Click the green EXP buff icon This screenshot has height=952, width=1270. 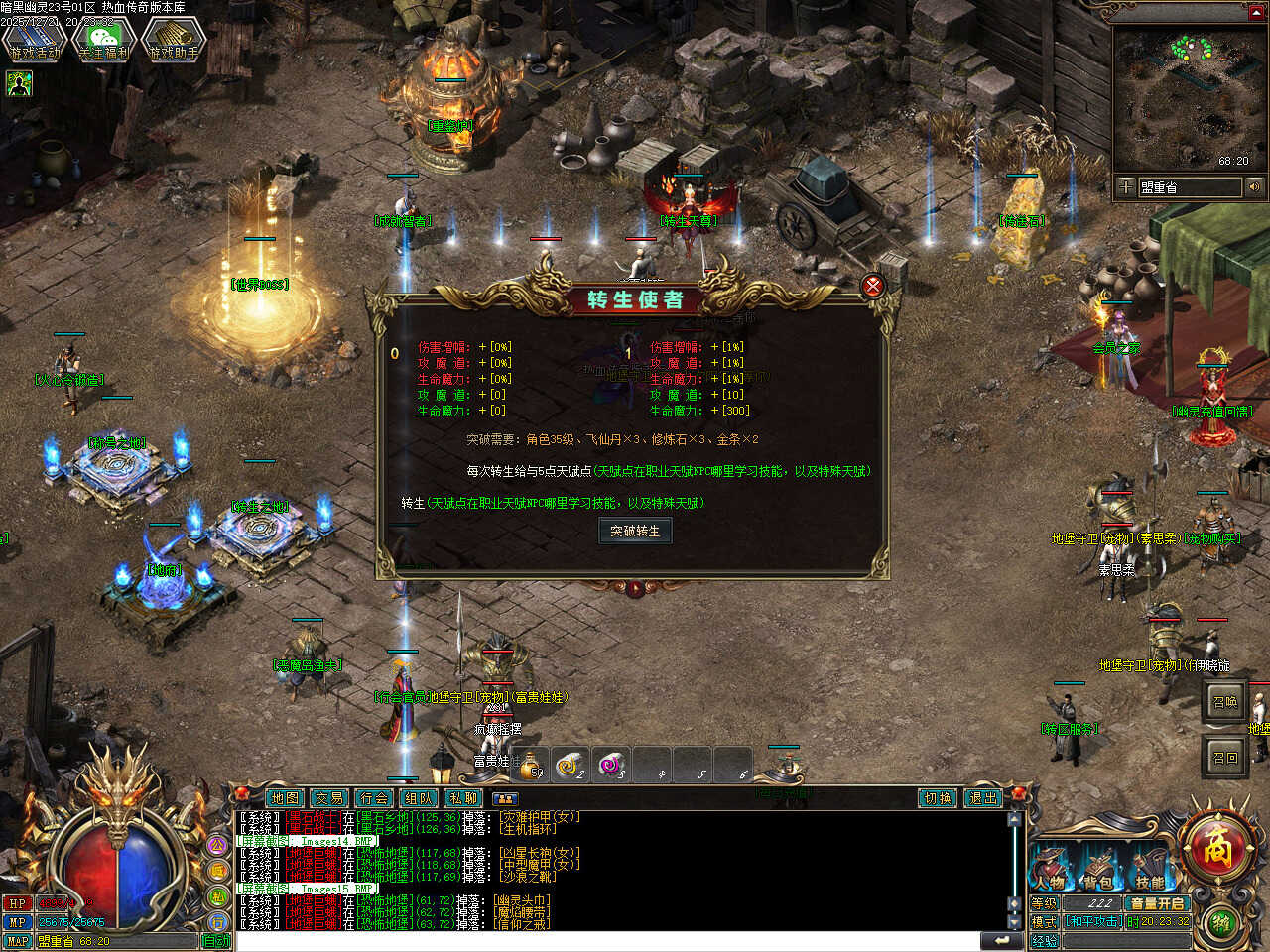pos(19,84)
